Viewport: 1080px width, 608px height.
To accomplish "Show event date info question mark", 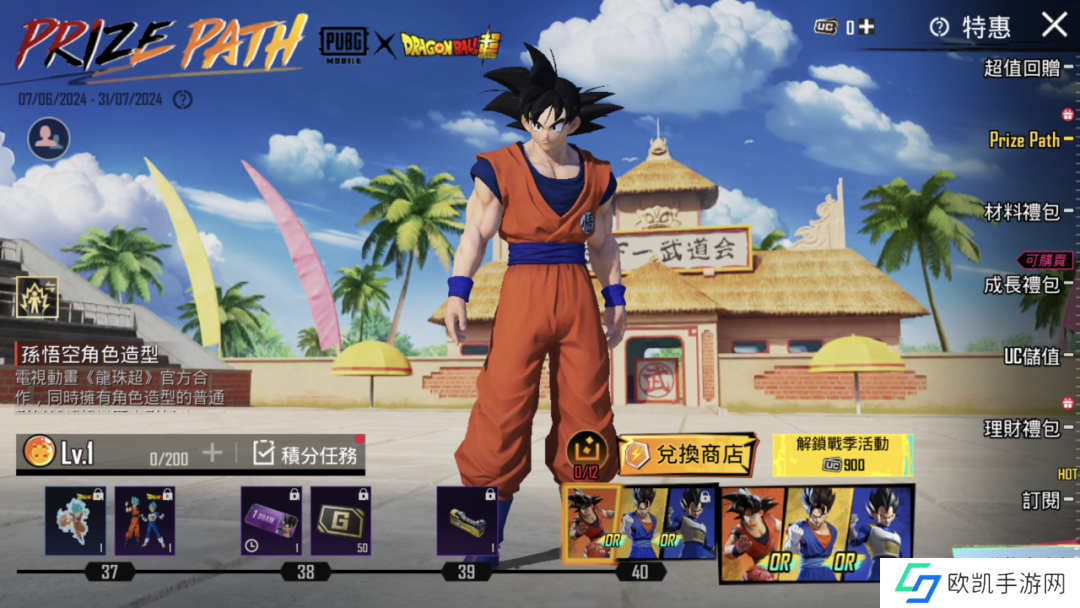I will (182, 99).
